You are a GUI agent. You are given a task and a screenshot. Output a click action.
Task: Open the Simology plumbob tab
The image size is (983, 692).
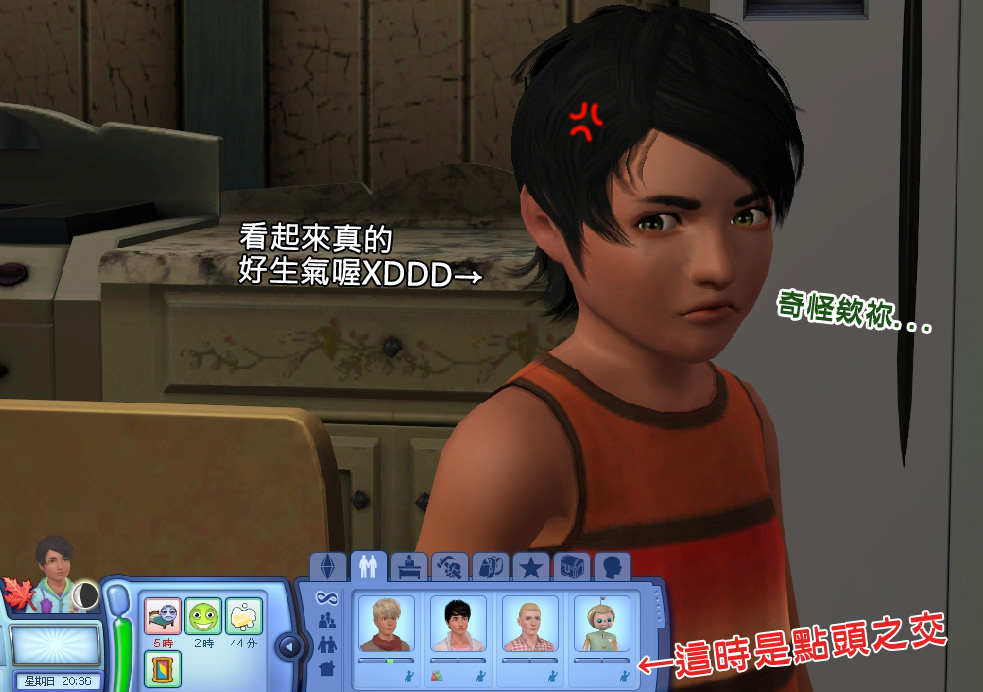pyautogui.click(x=328, y=568)
